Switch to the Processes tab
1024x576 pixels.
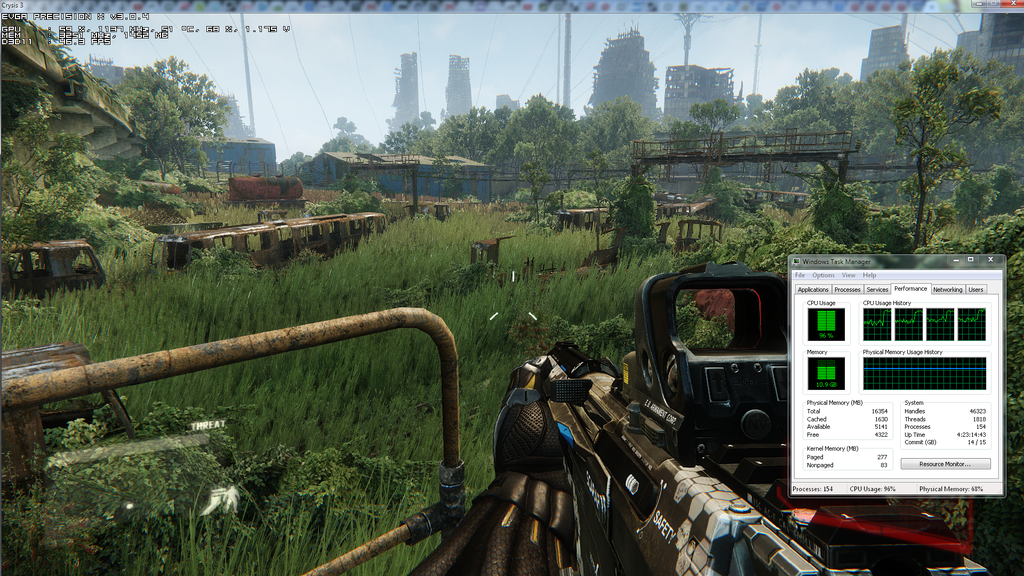847,290
